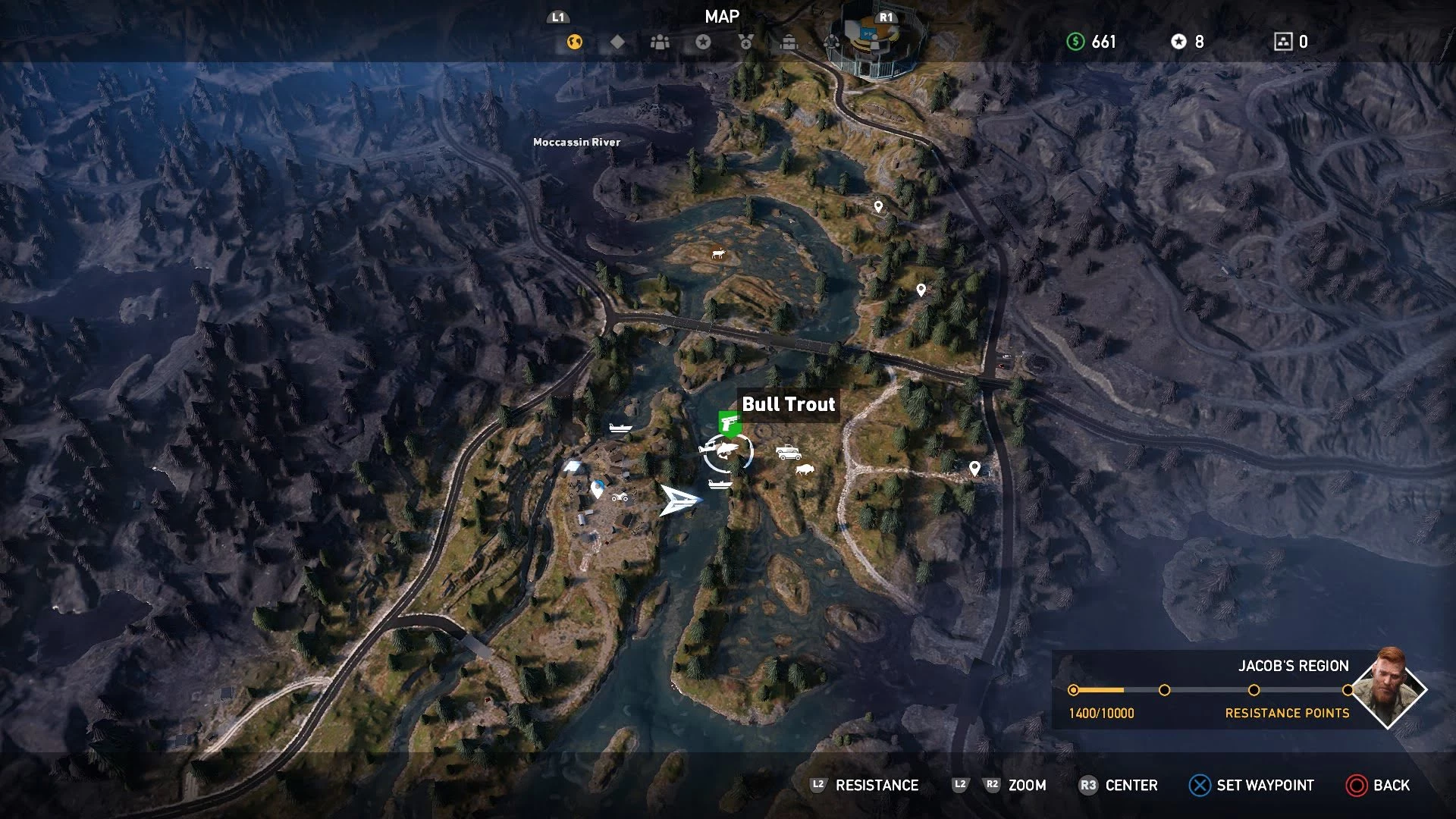Select the green pistol shop marker
Screen dimensions: 1456x819
pyautogui.click(x=730, y=422)
